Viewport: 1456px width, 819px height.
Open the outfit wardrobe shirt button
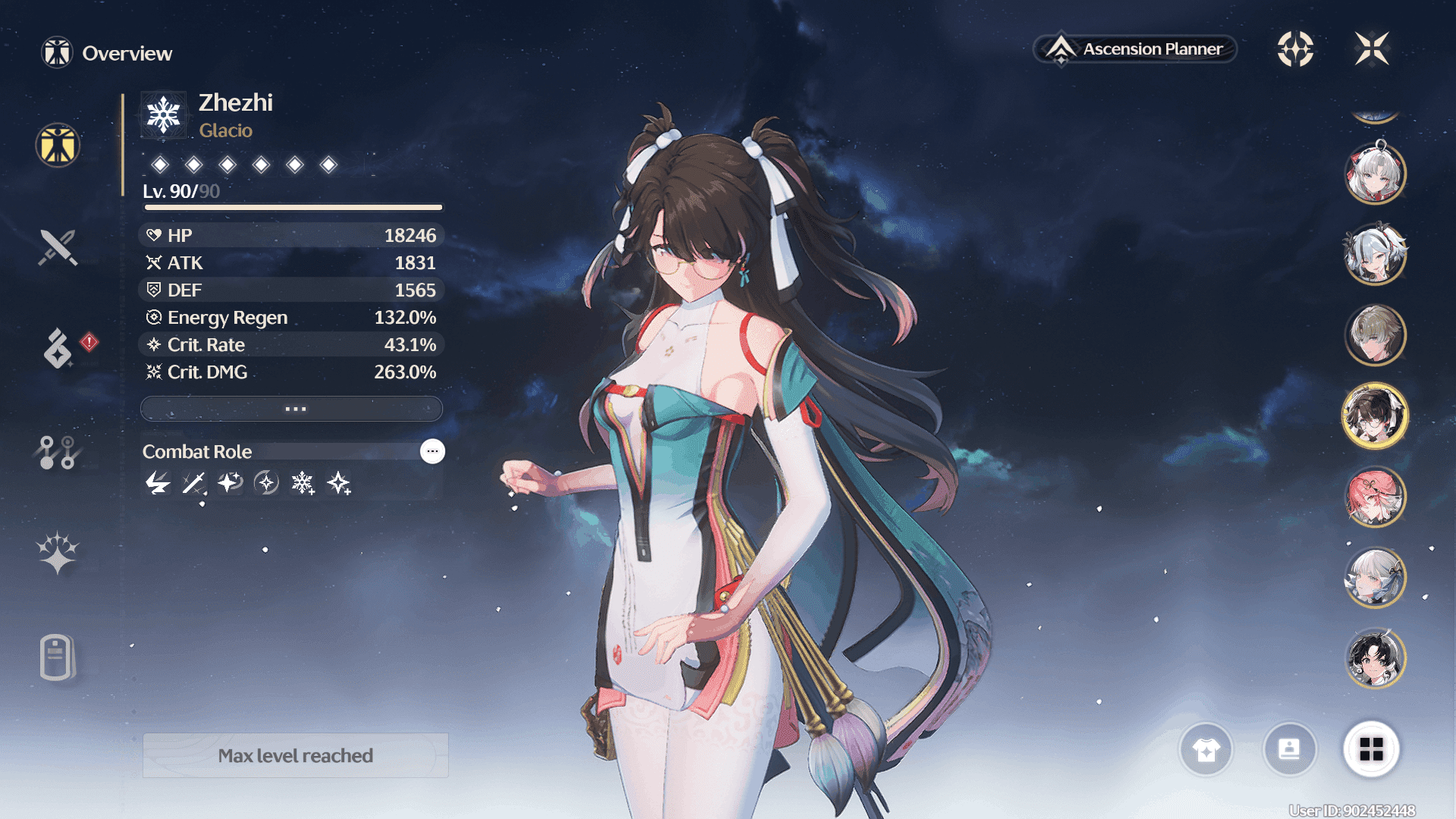[1206, 750]
